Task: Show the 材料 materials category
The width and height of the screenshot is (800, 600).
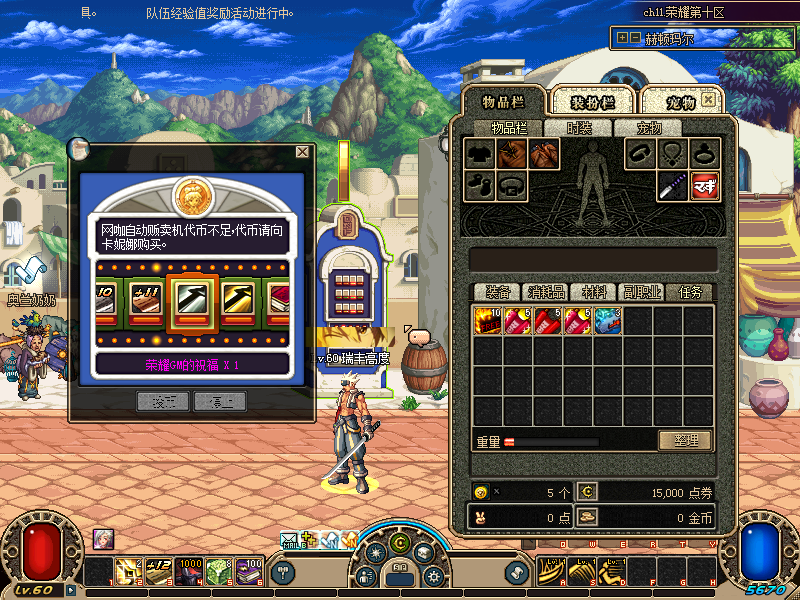Action: (x=594, y=292)
